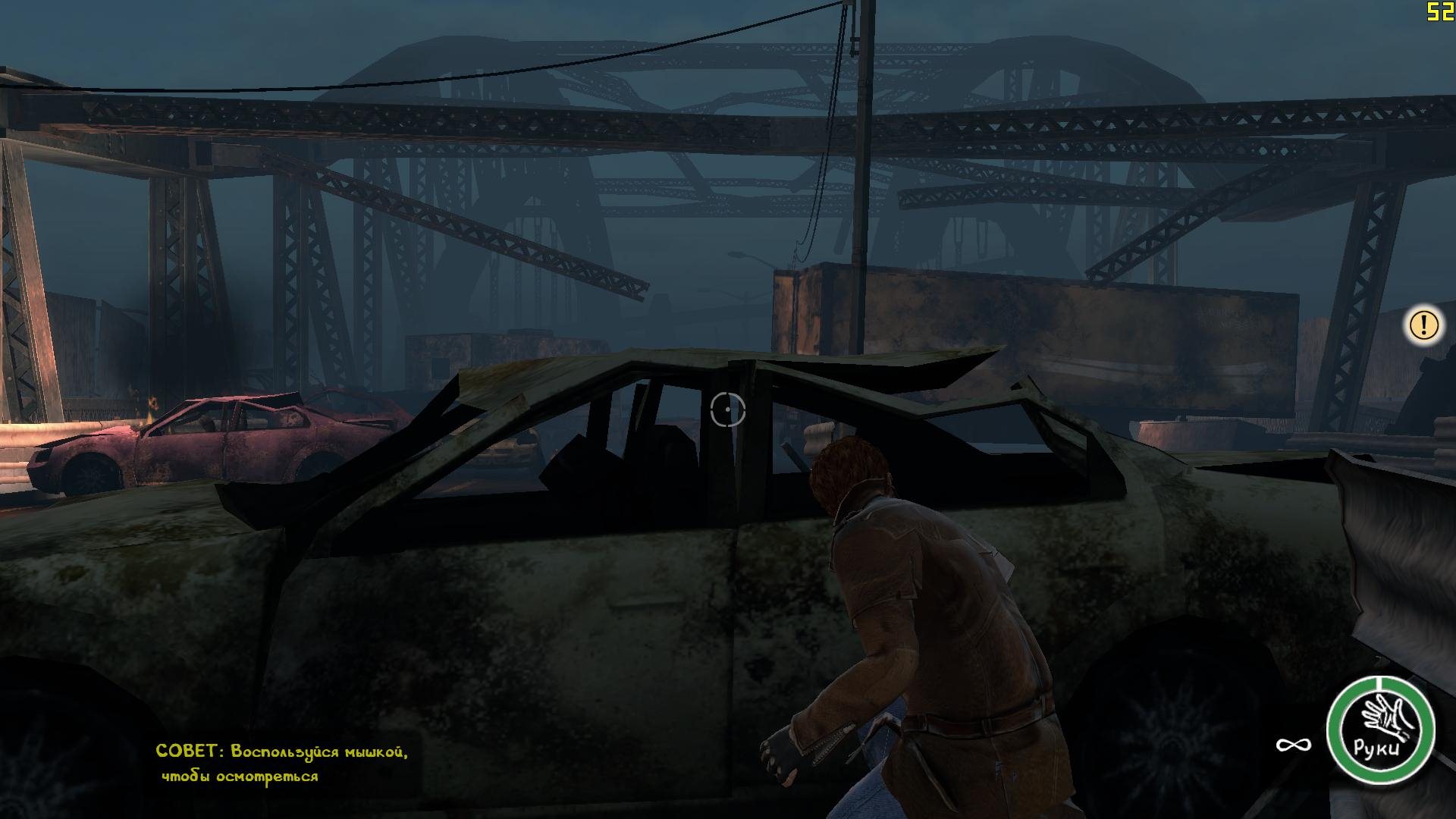Click the yellow exclamation mark alert icon
1456x819 pixels.
tap(1424, 325)
